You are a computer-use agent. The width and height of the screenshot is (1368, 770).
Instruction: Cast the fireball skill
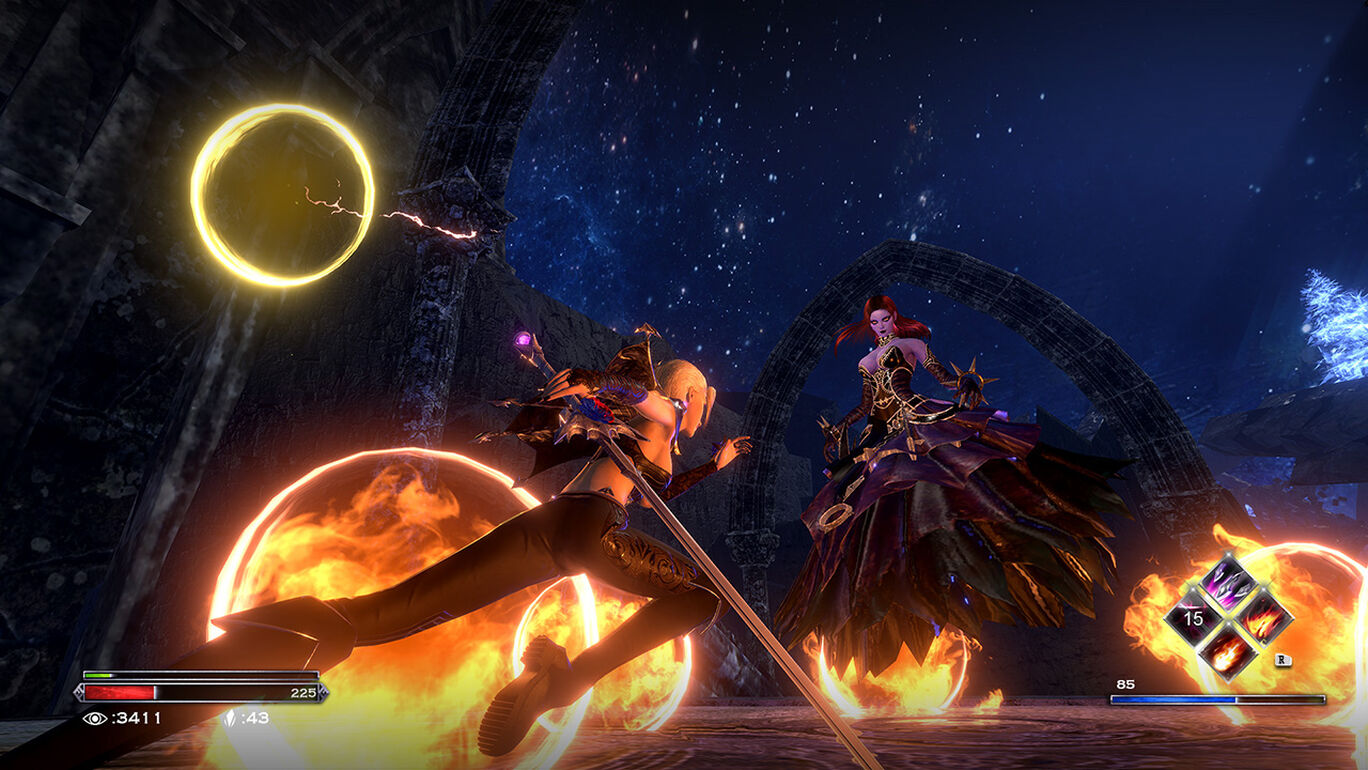click(x=1229, y=652)
